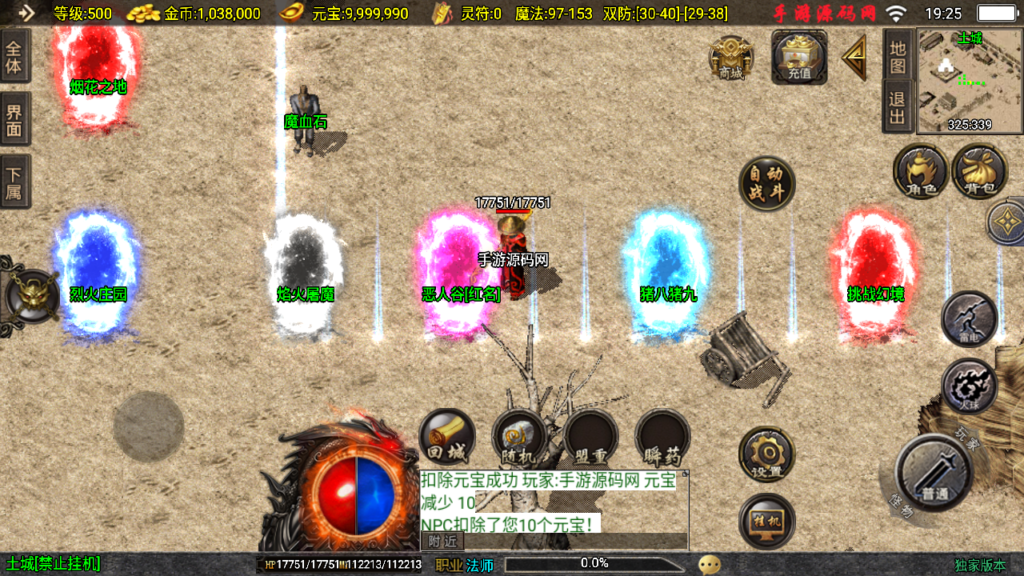1024x576 pixels.
Task: Open the 角色 character sheet
Action: point(920,170)
